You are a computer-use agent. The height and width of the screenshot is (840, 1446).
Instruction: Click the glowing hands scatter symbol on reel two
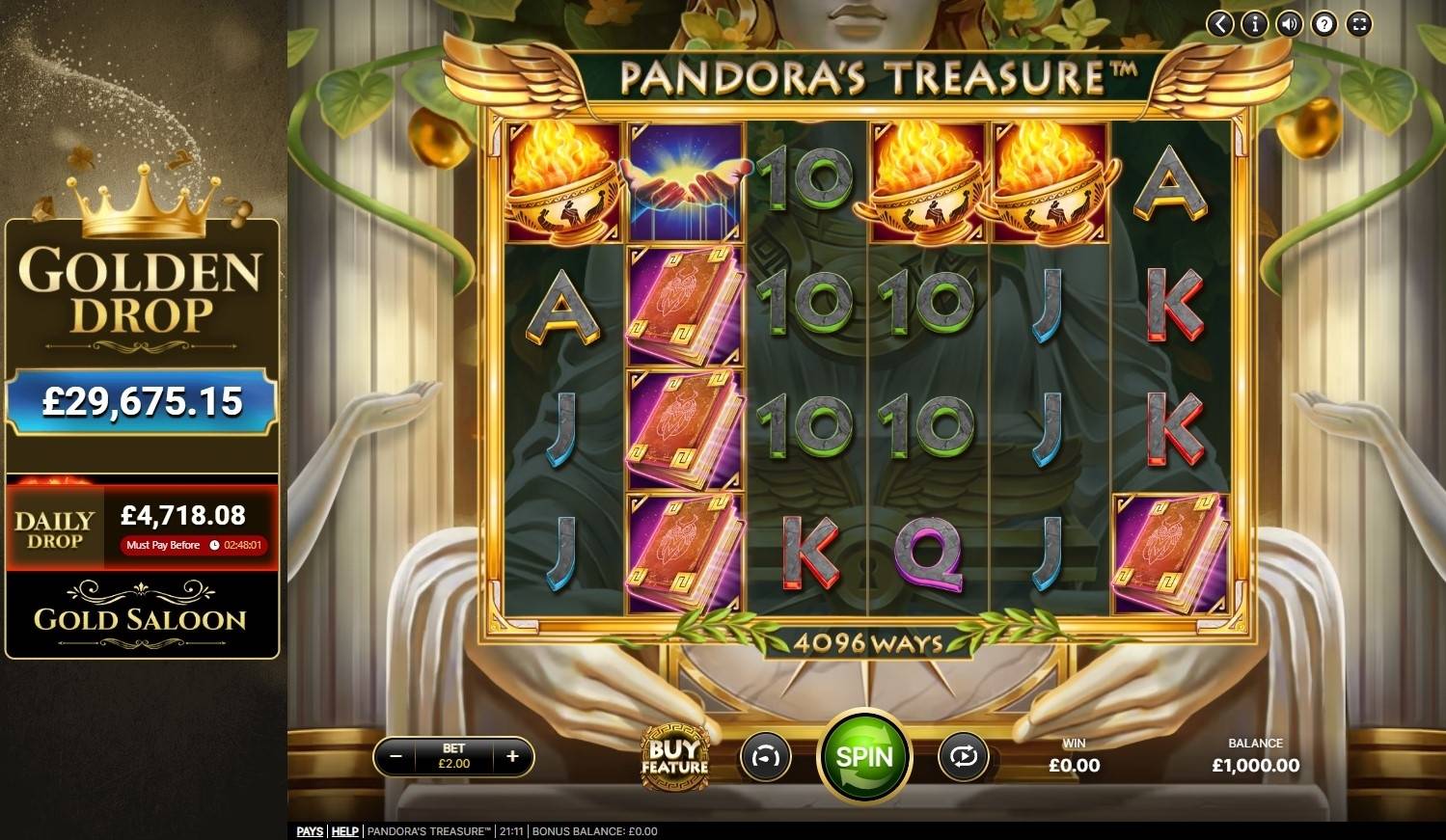pyautogui.click(x=685, y=179)
